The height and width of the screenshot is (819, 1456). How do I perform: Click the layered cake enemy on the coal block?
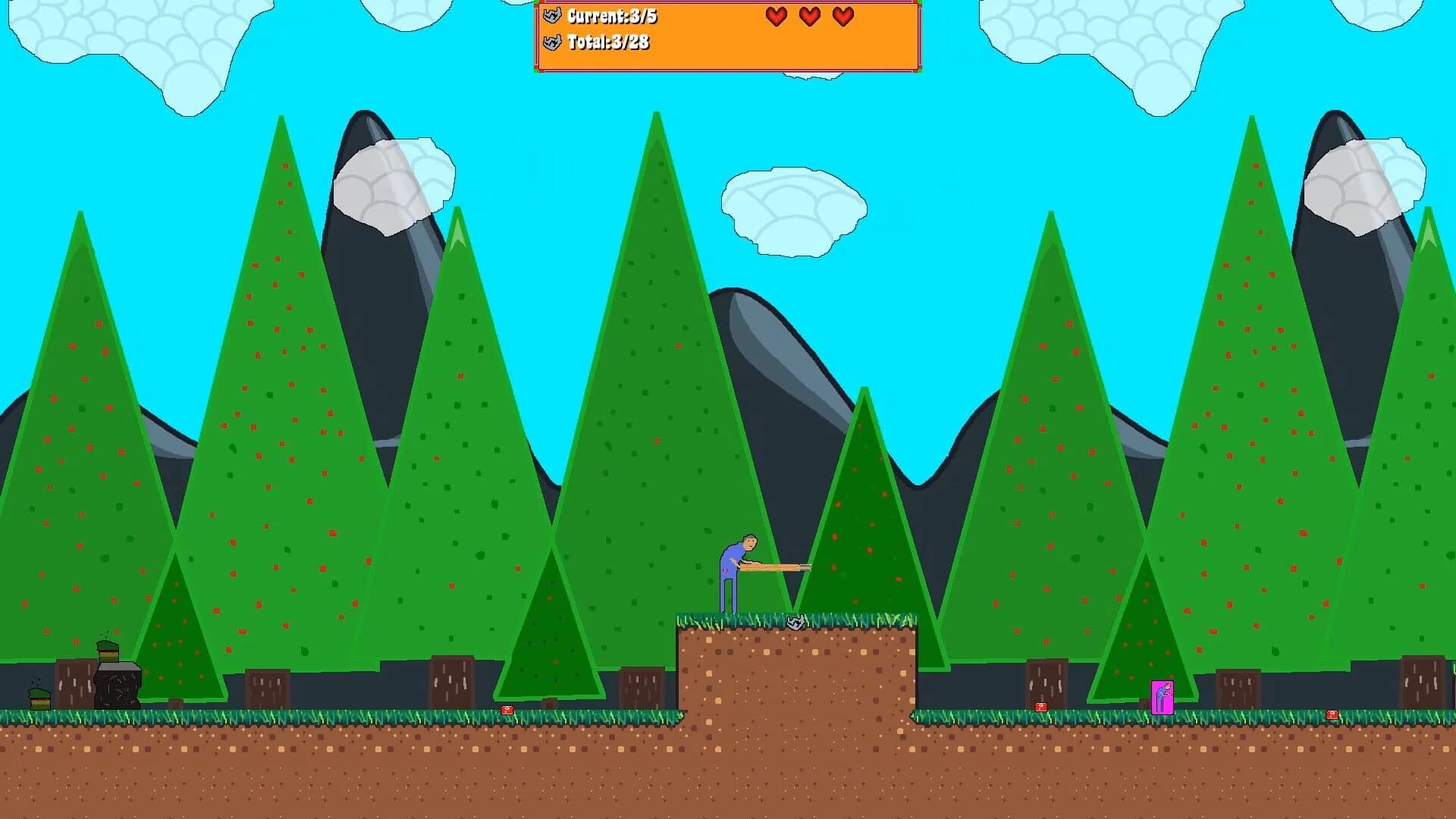click(x=108, y=651)
